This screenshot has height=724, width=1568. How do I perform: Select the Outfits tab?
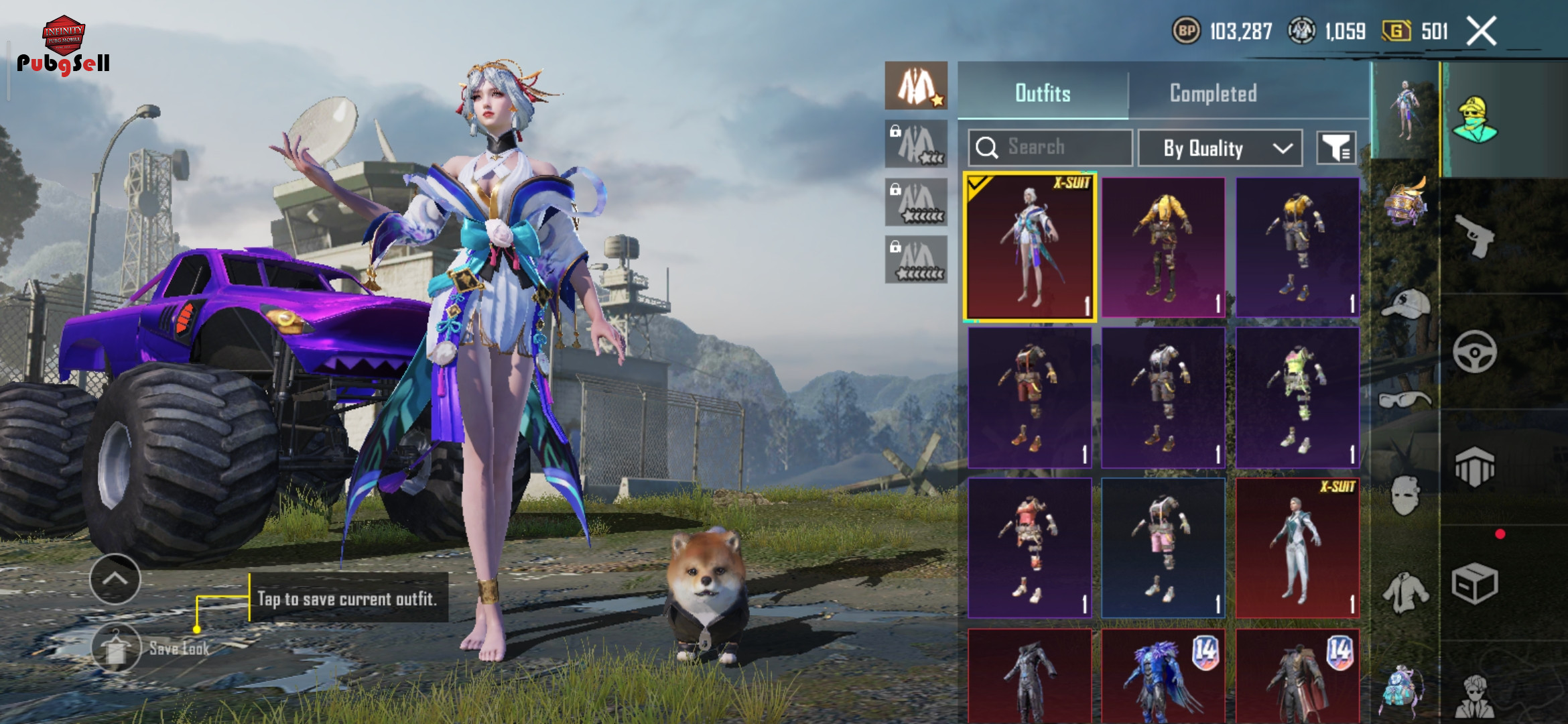coord(1043,93)
